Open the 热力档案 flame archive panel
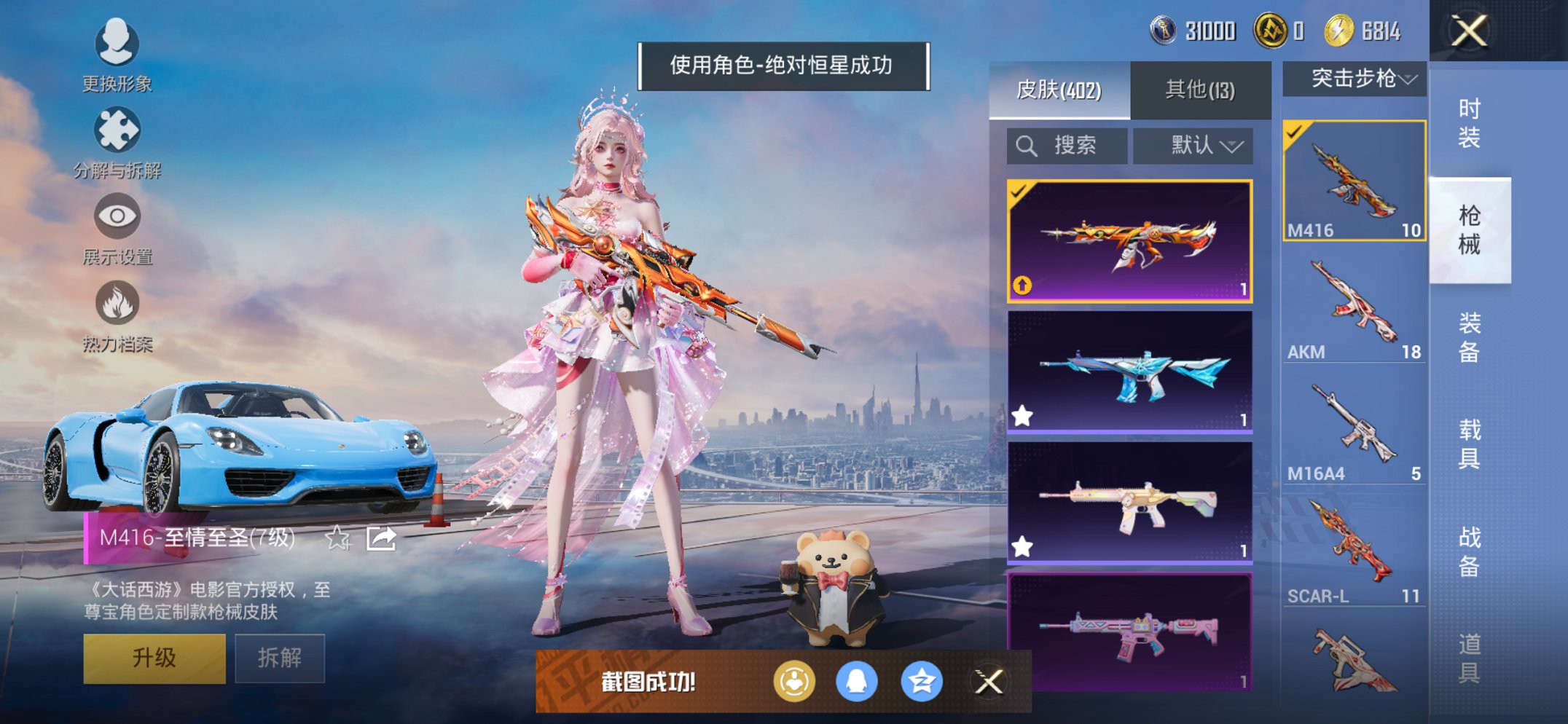1568x724 pixels. point(117,300)
